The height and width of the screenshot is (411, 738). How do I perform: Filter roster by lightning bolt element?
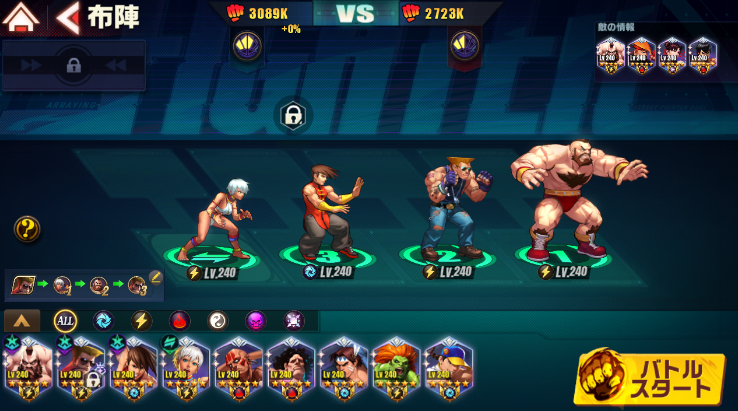141,321
